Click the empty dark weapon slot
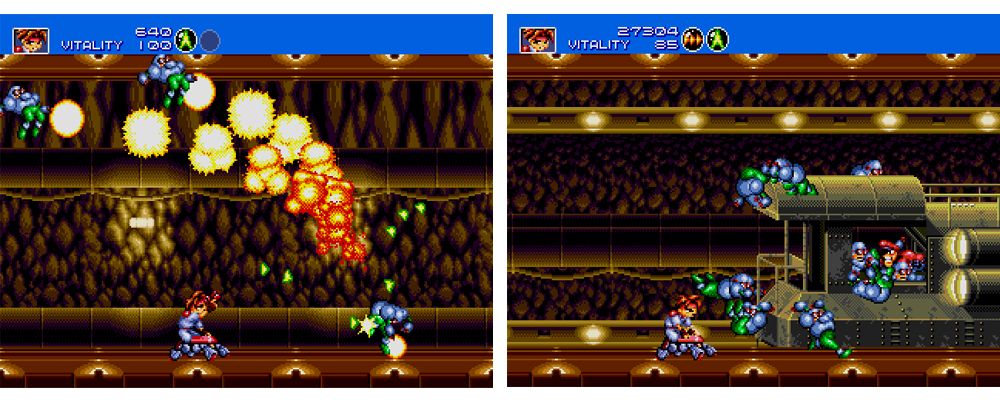The image size is (1000, 400). [210, 40]
